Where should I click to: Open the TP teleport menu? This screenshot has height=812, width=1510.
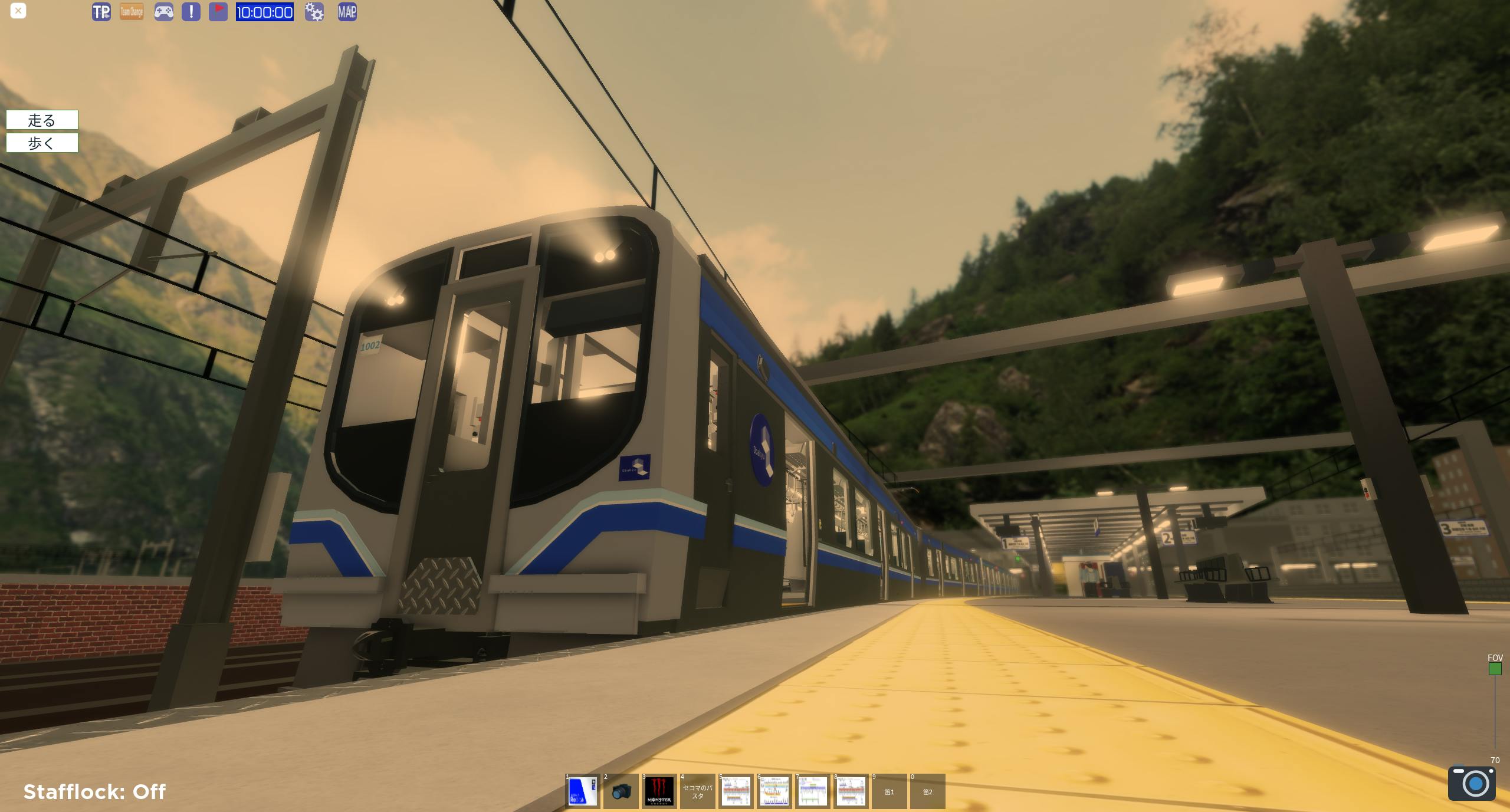point(101,12)
